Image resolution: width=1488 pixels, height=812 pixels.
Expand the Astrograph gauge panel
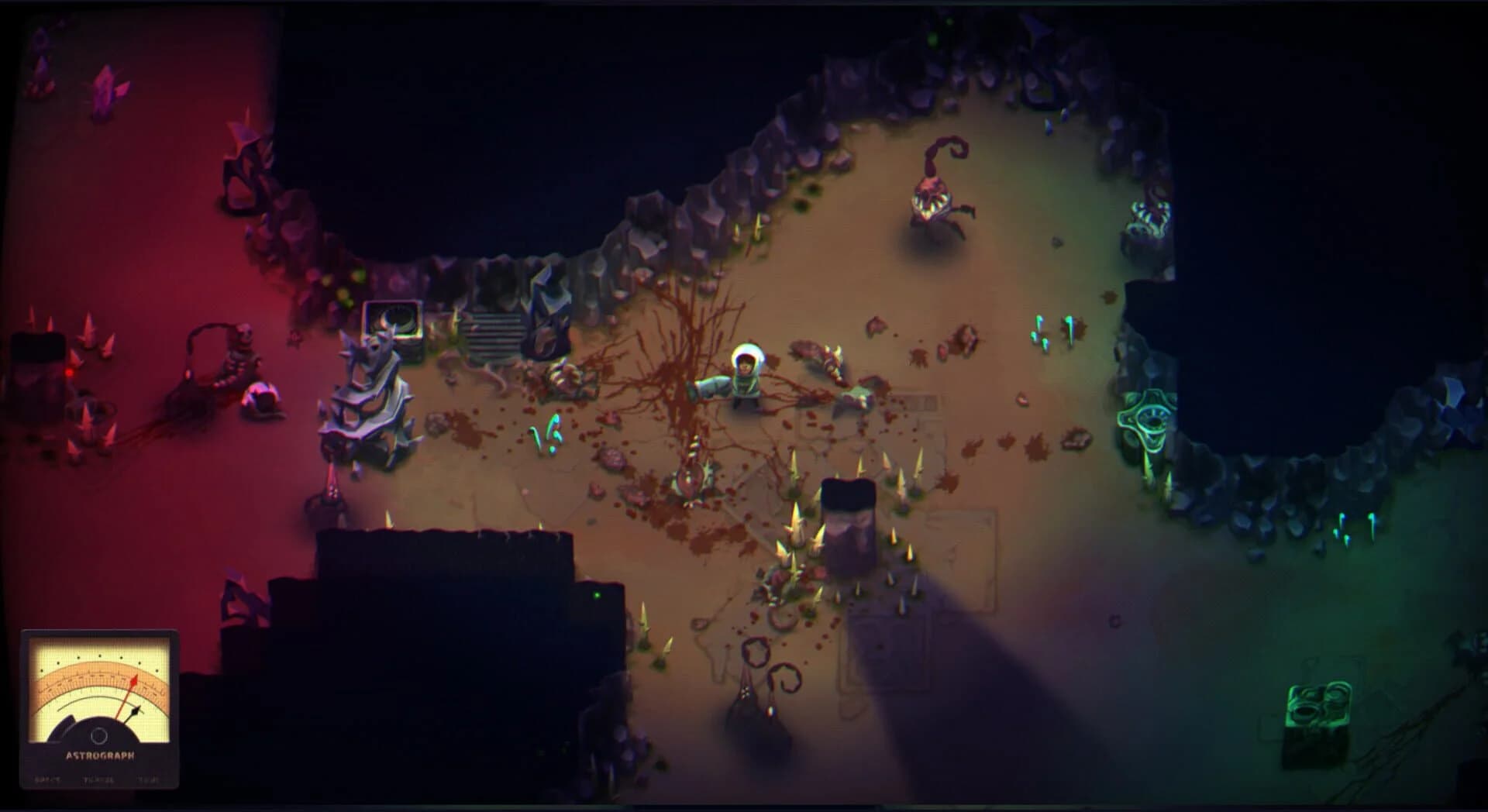coord(99,709)
